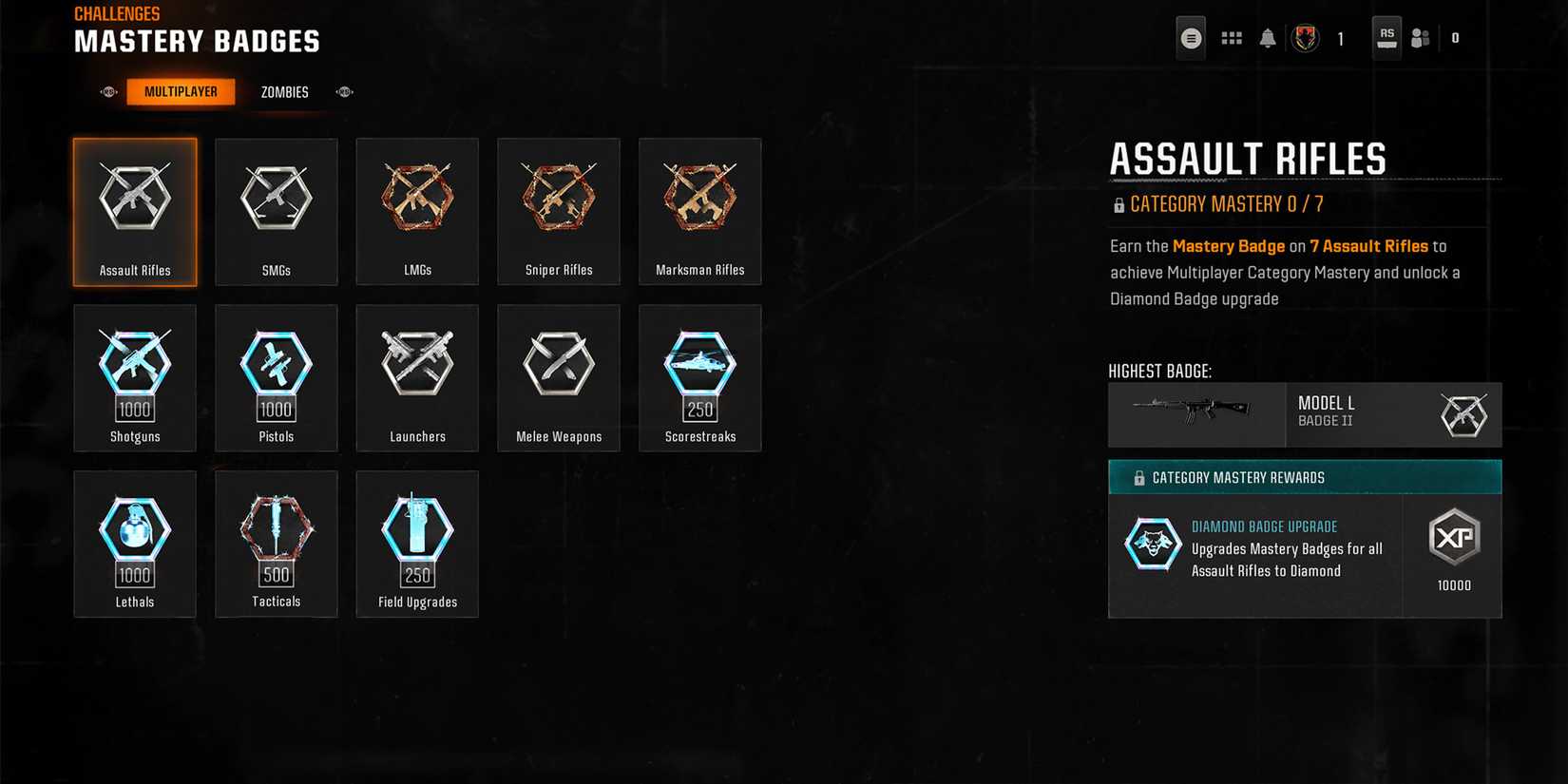Open the Field Upgrades badge tile

pyautogui.click(x=416, y=544)
